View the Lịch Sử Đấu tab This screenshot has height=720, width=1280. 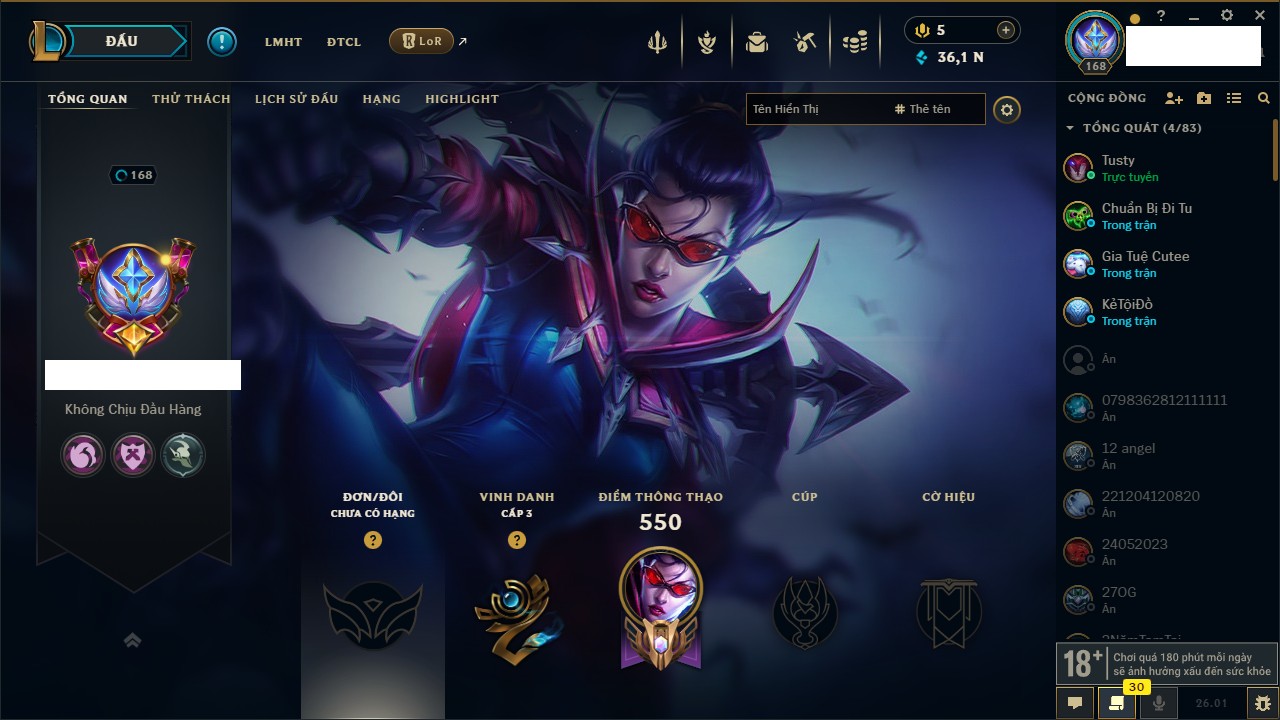pyautogui.click(x=296, y=99)
